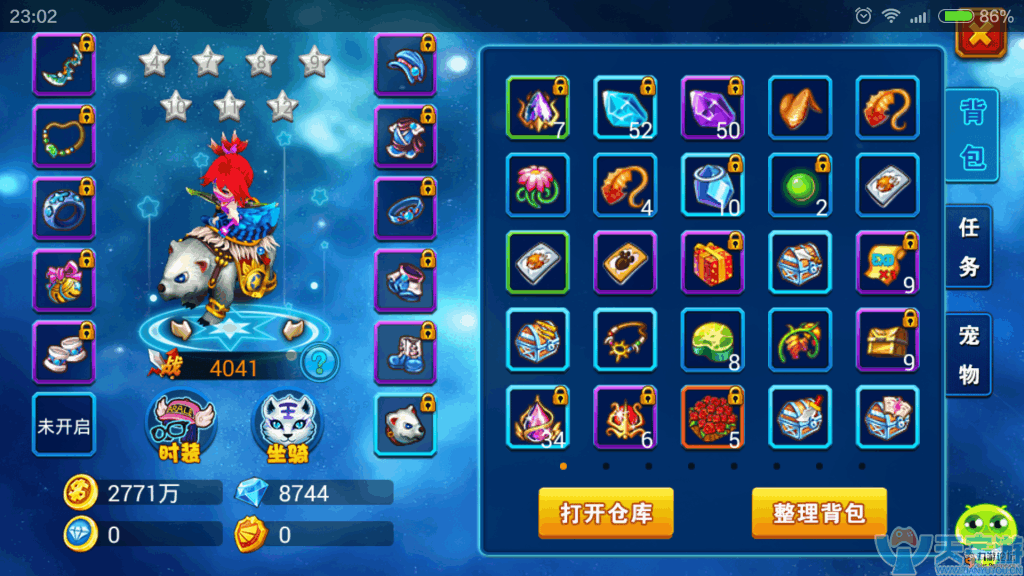This screenshot has width=1024, height=576.
Task: Select the green orb item slot
Action: point(800,183)
